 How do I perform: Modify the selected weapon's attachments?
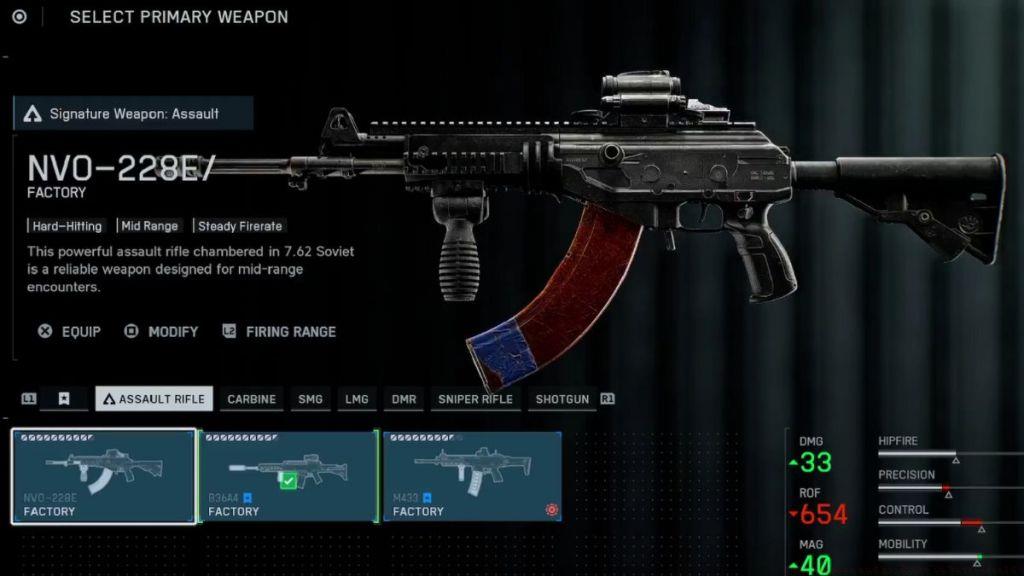161,331
